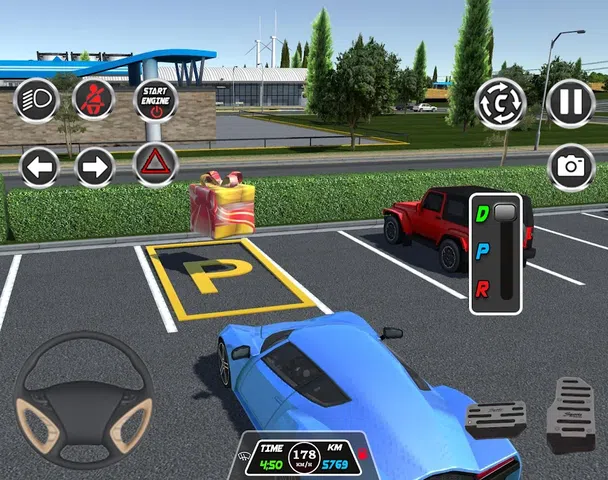608x480 pixels.
Task: Shift the gear to P
Action: pos(483,250)
